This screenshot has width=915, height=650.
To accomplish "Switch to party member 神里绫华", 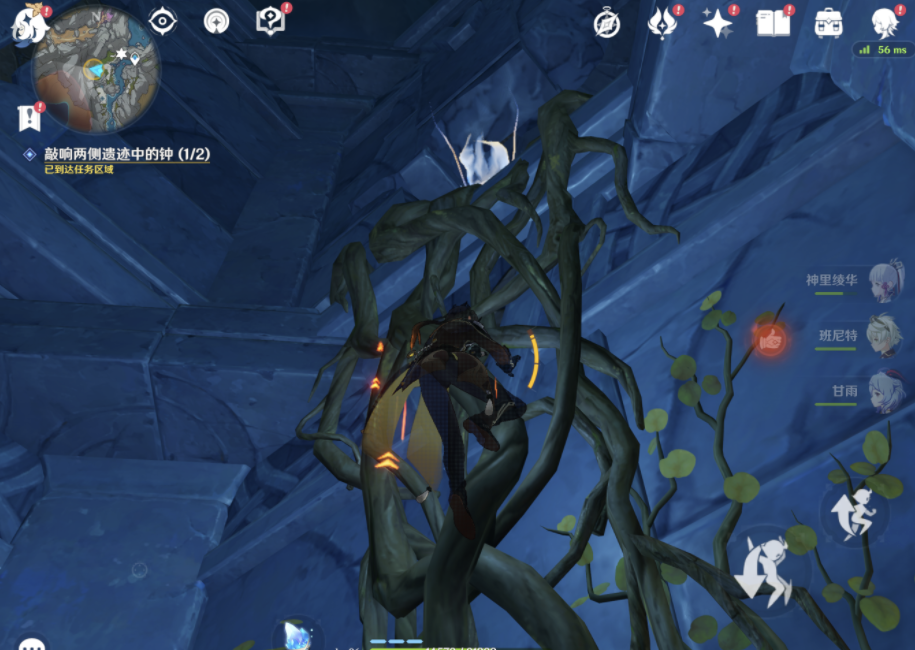I will pos(883,282).
